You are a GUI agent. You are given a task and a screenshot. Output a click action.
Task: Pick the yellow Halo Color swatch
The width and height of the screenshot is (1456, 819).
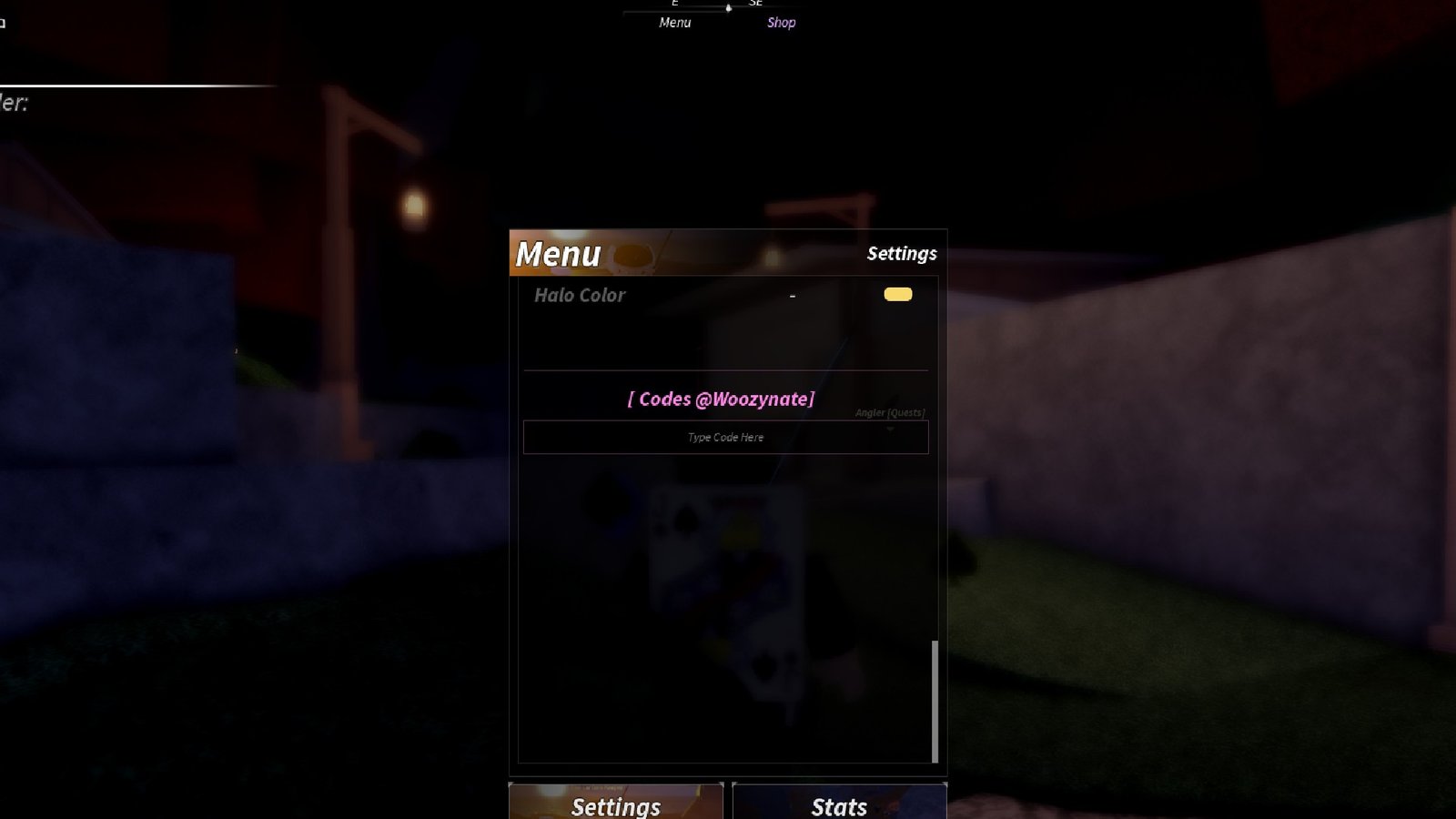pos(897,294)
